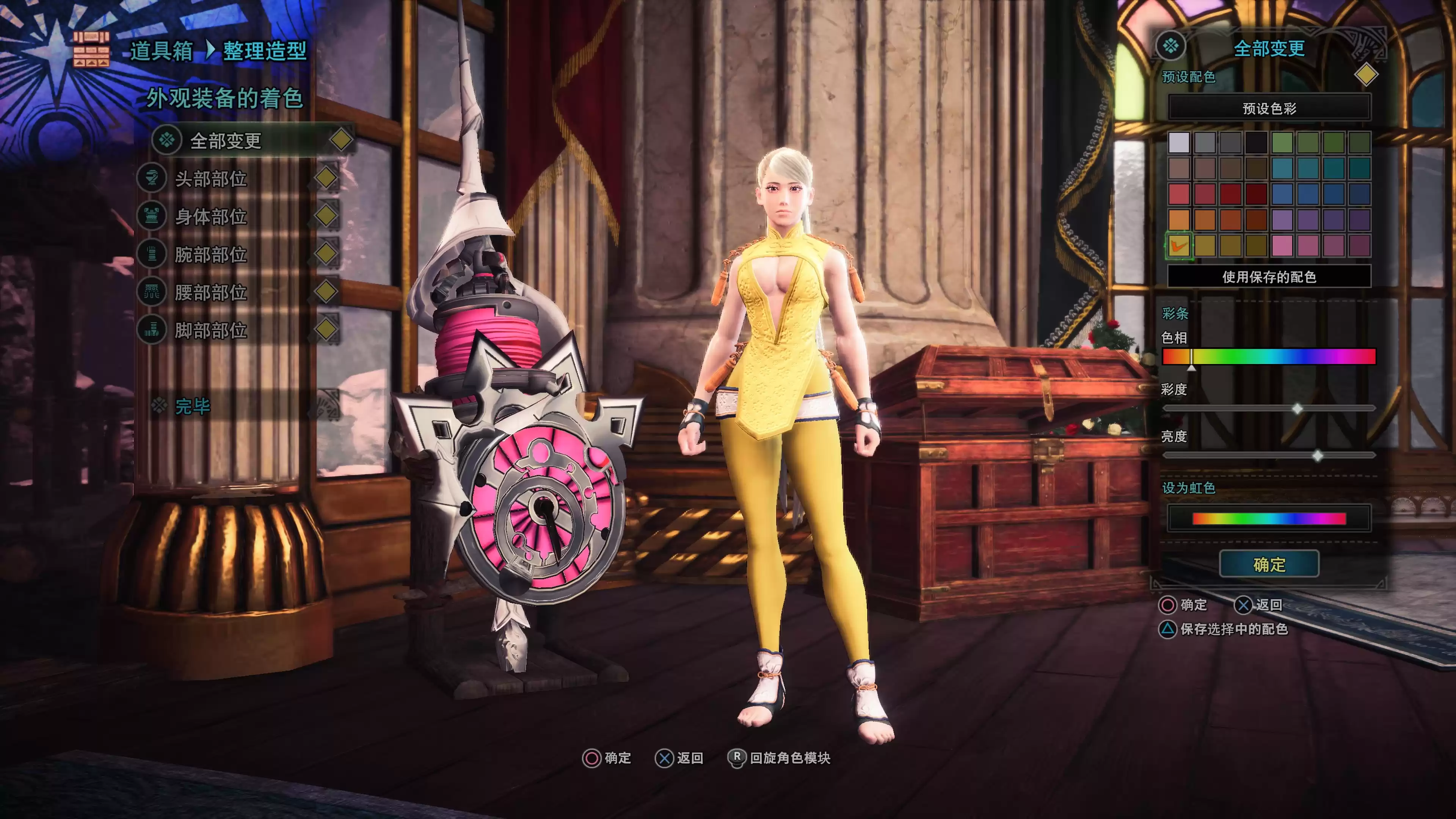The image size is (1456, 819).
Task: Select the 身体部位 (body part) icon
Action: pos(152,216)
